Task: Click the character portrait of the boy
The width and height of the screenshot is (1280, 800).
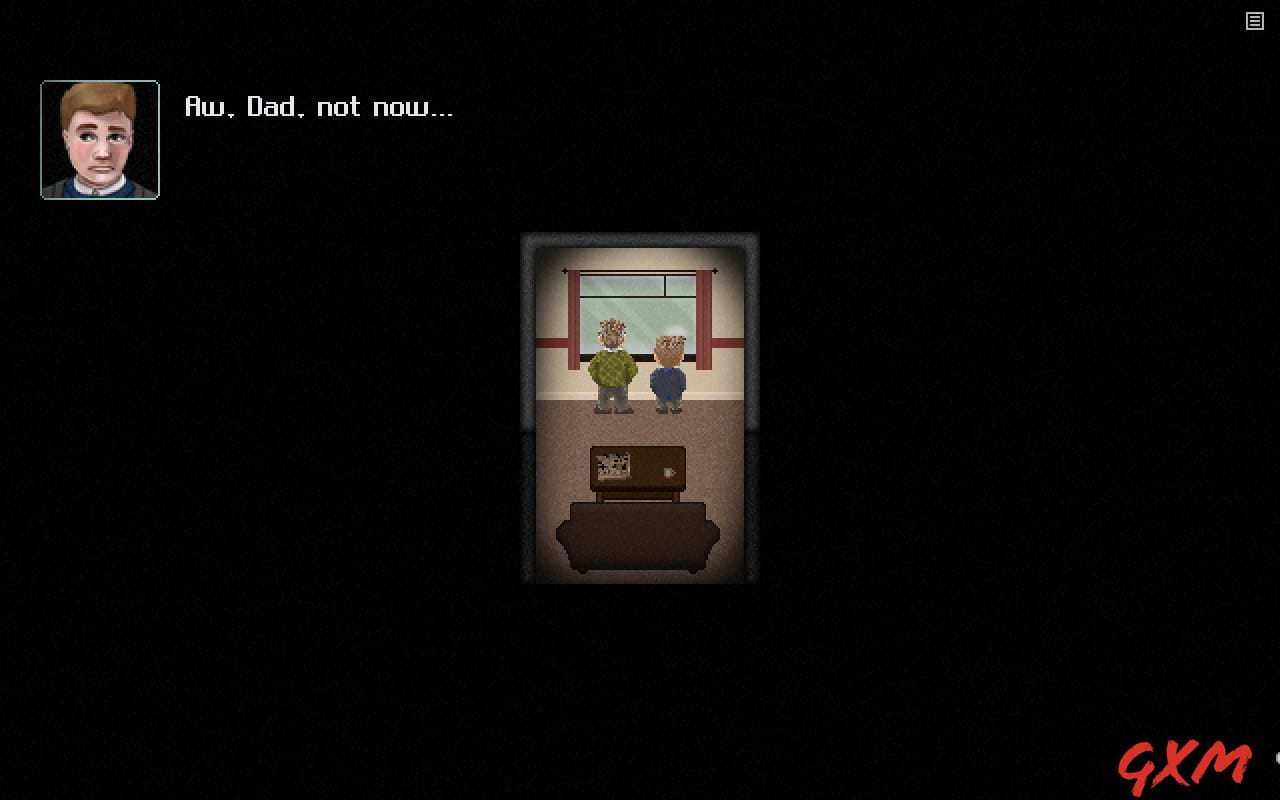Action: 100,139
